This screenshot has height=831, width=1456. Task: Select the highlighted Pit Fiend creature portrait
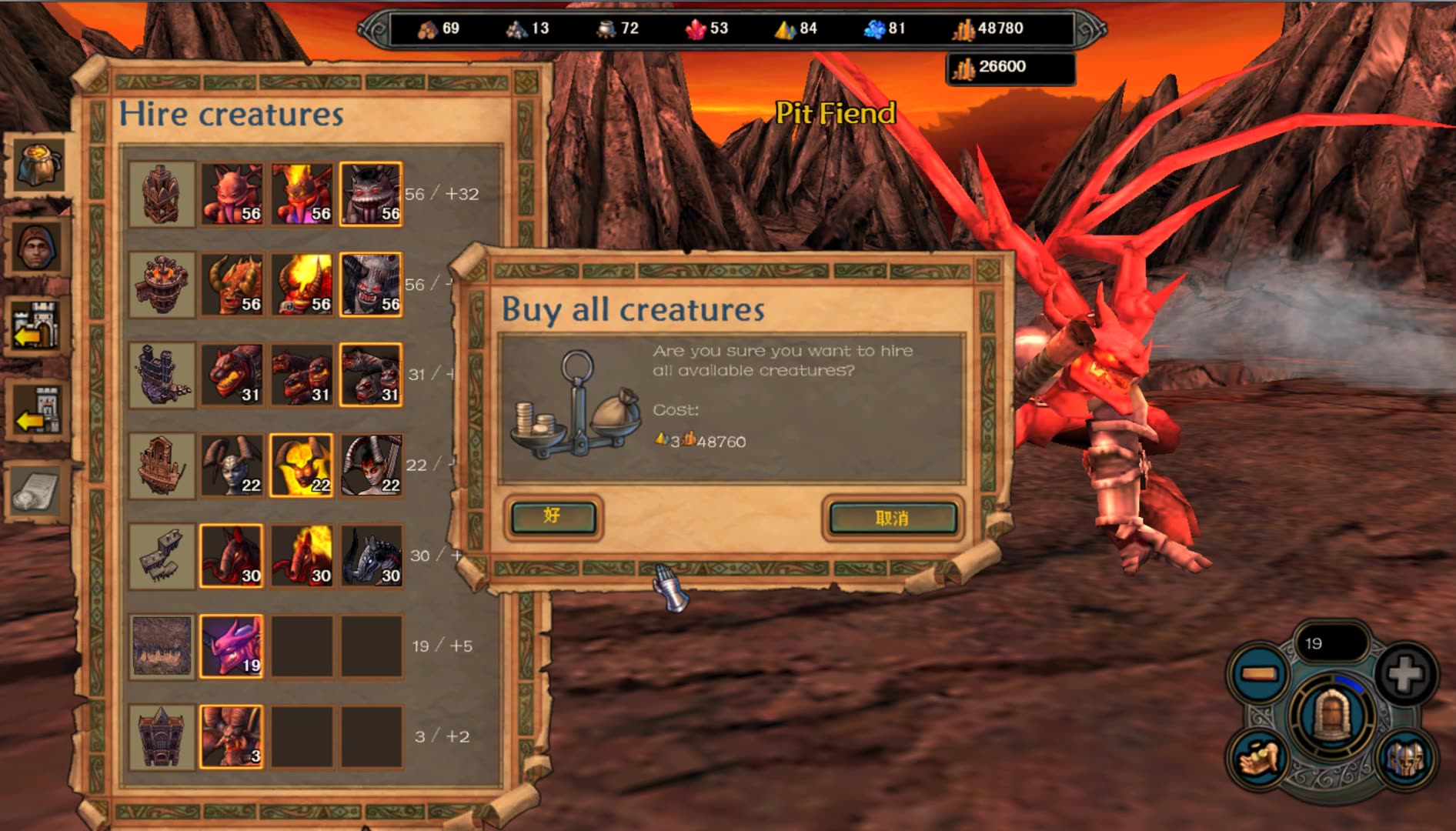(232, 646)
